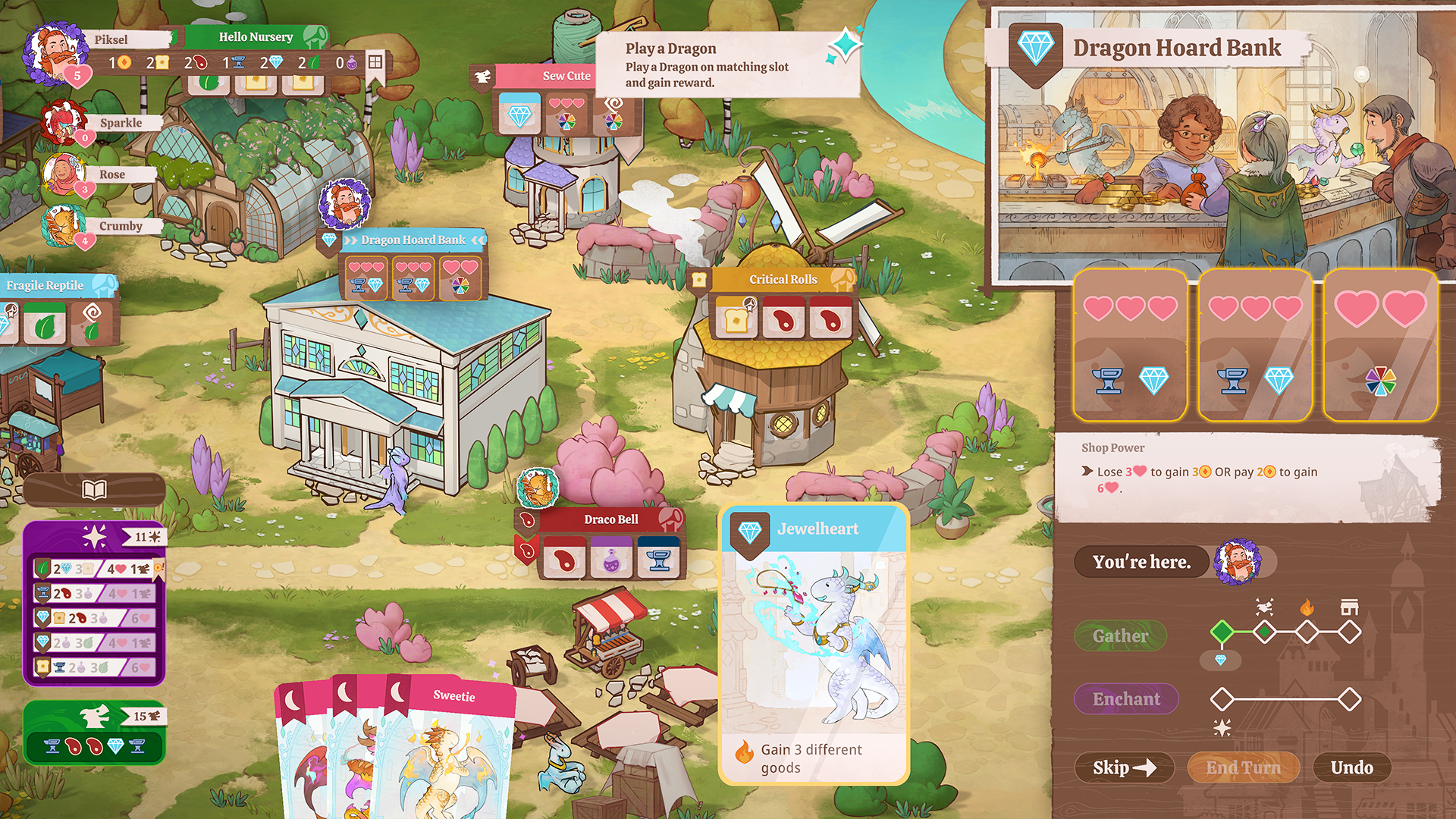Select the Sew Cute shop label
1456x819 pixels.
[x=566, y=76]
